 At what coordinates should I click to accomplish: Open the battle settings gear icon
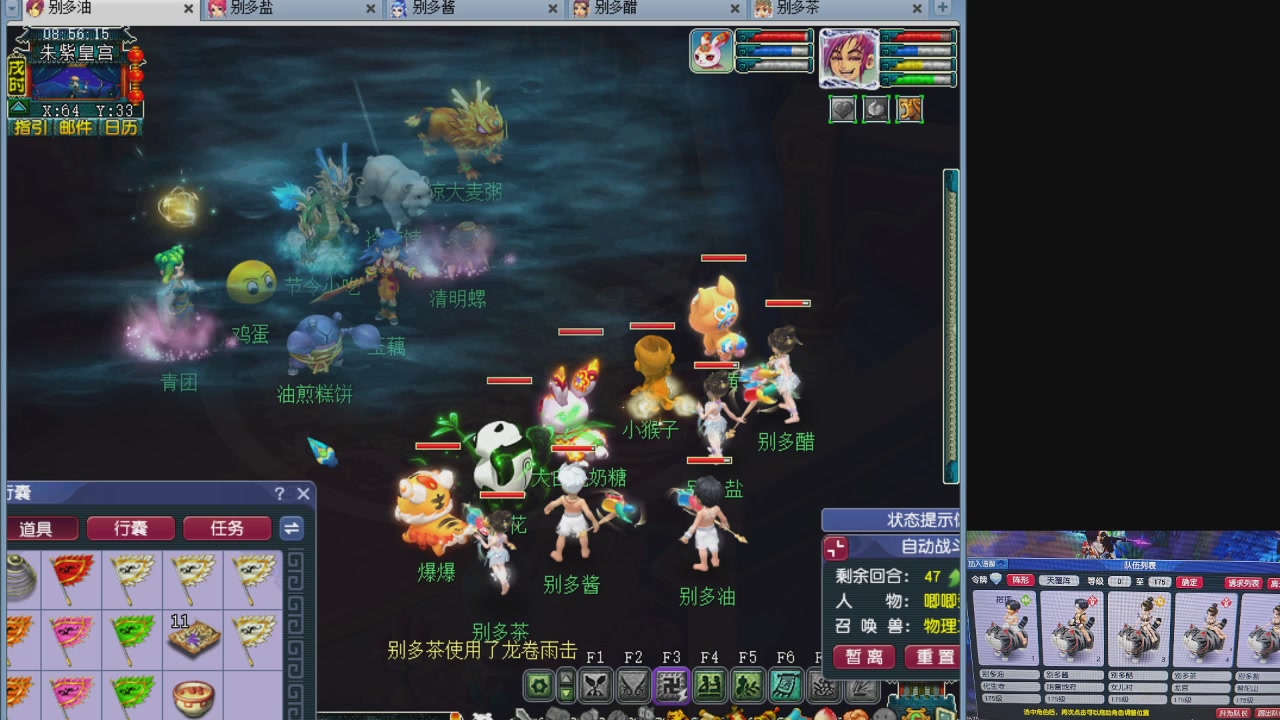537,687
